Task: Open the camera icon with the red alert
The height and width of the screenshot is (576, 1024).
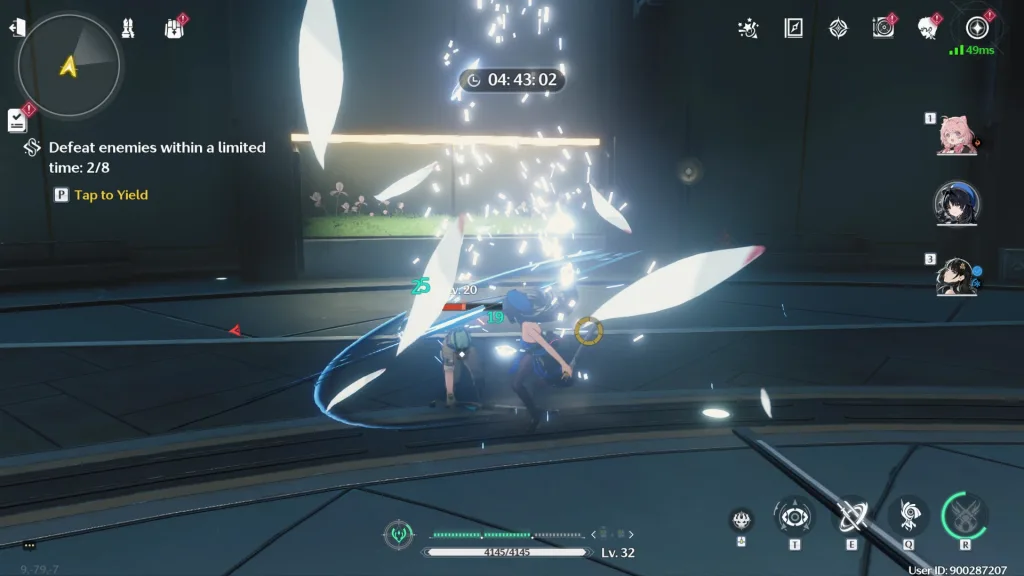Action: click(883, 28)
